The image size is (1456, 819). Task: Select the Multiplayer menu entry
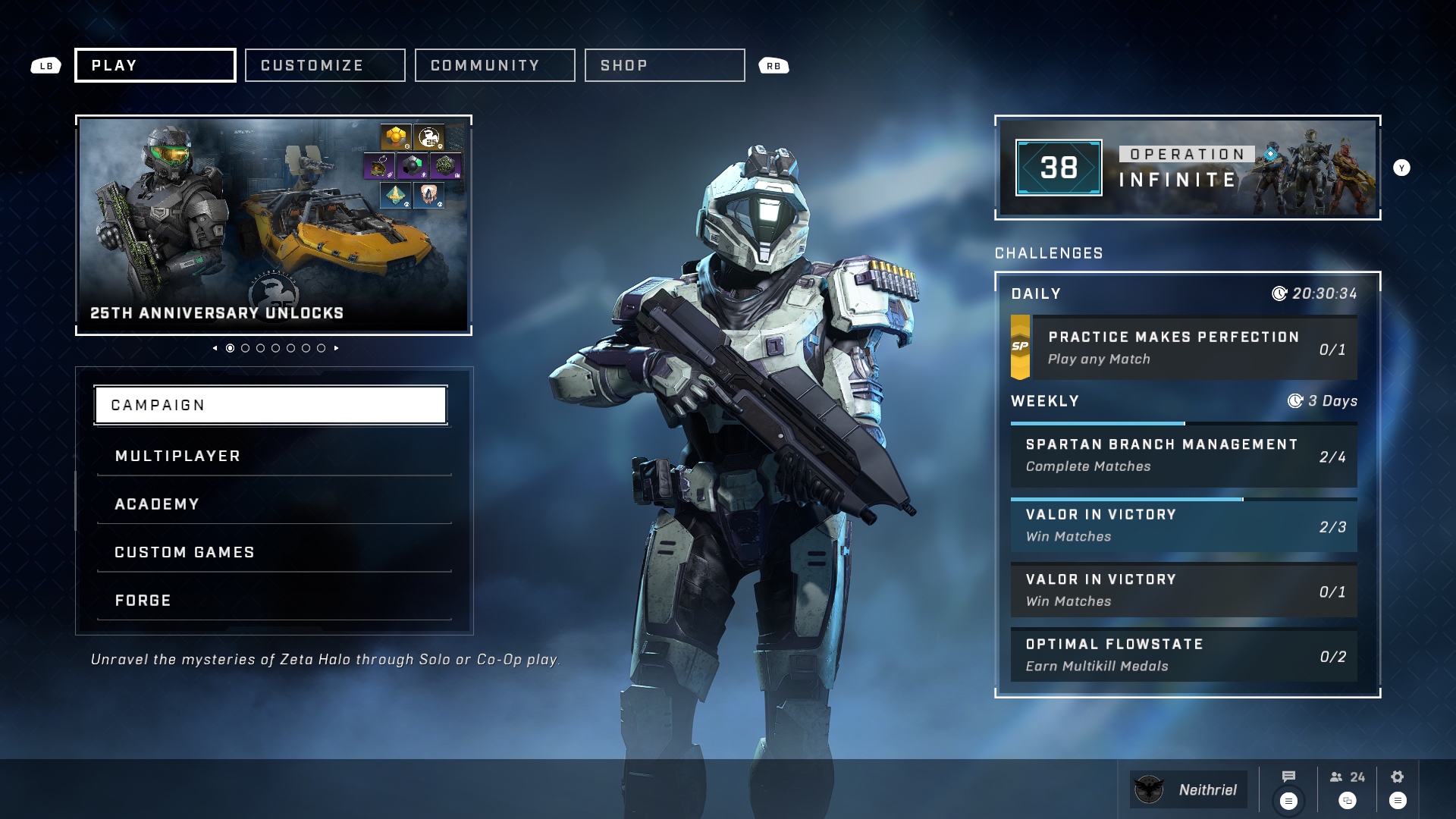coord(274,456)
